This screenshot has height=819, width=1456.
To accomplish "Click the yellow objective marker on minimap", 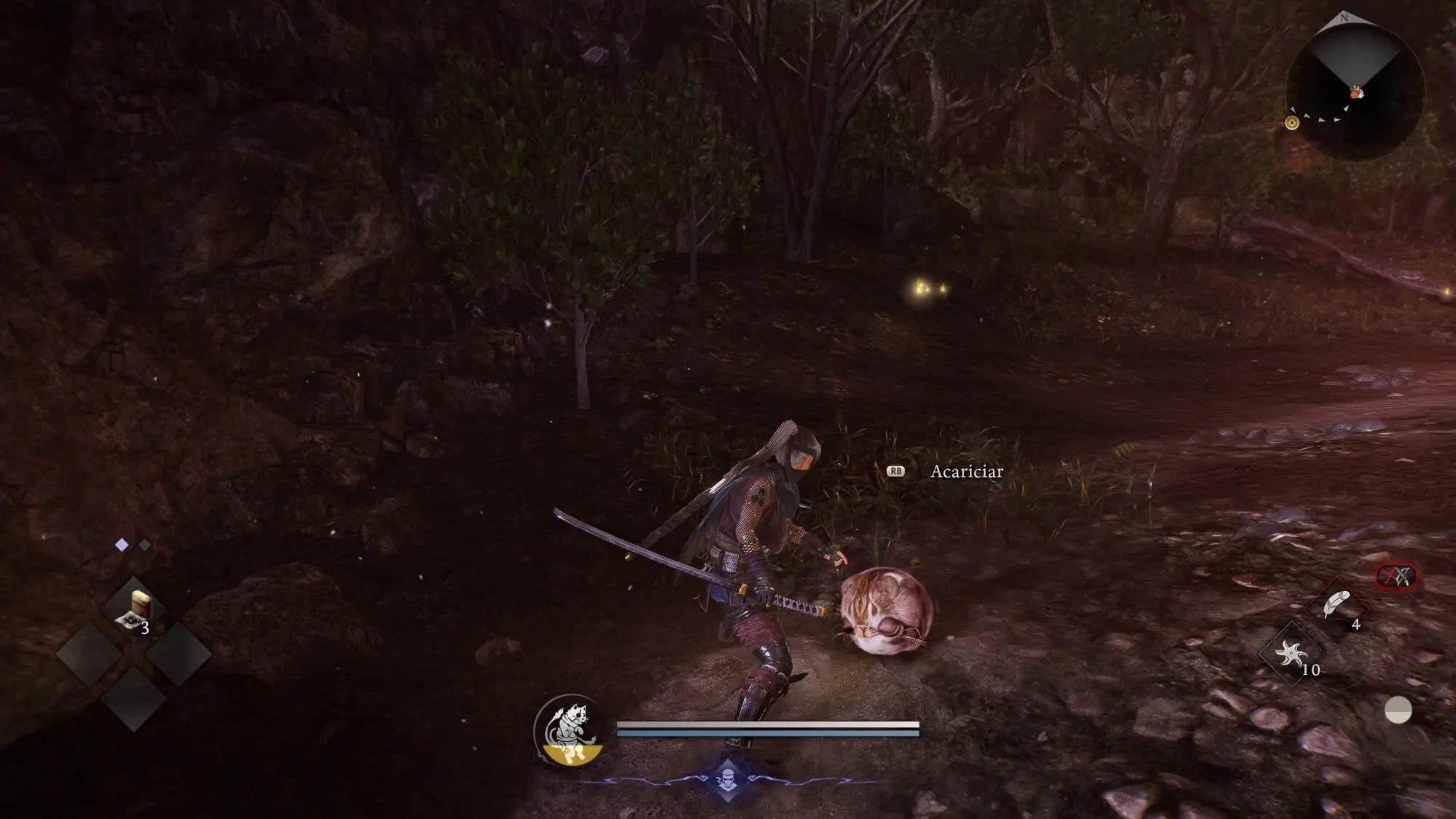I will (x=1292, y=123).
